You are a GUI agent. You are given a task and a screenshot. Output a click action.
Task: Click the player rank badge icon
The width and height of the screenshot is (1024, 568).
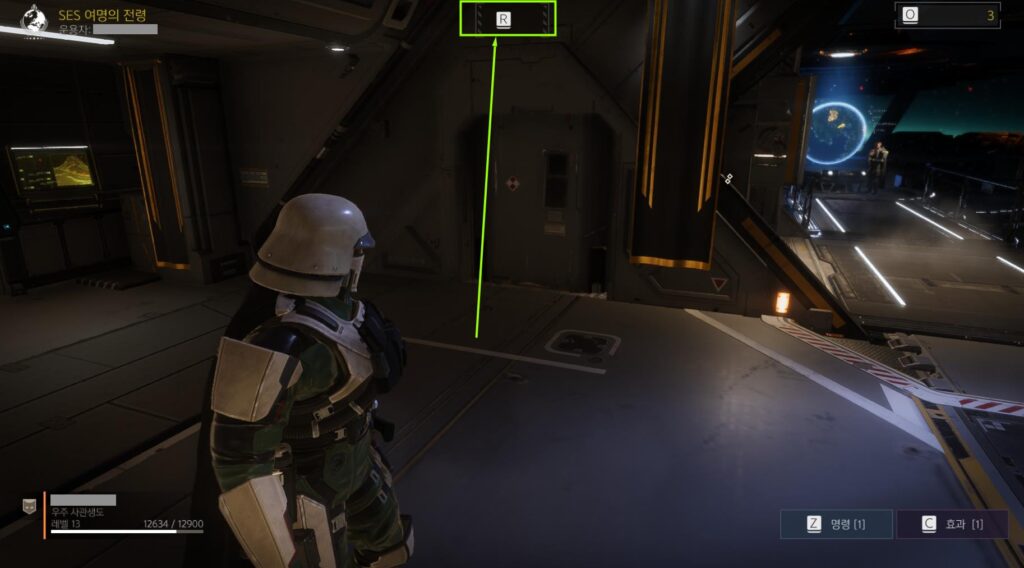click(x=28, y=507)
